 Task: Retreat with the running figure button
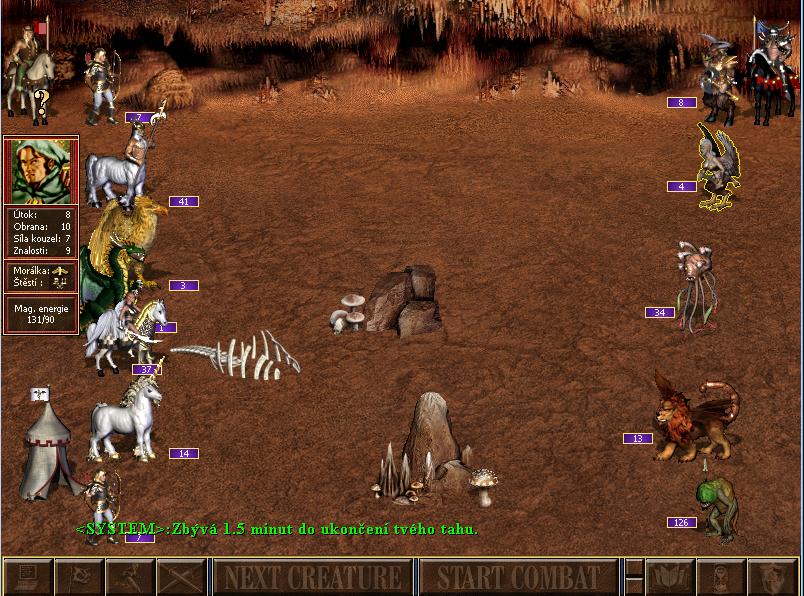tap(129, 577)
